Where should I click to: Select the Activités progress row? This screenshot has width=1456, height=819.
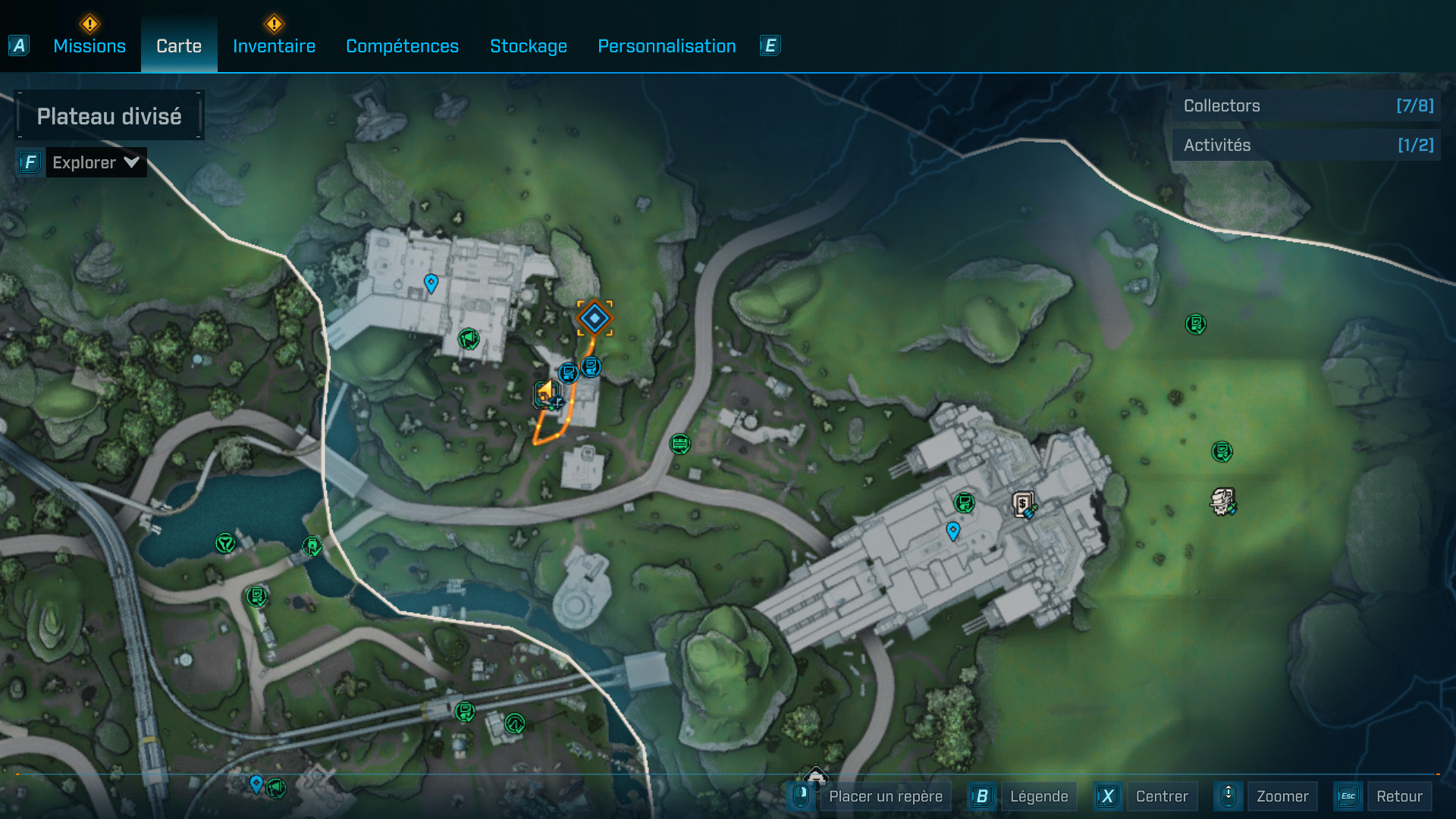pos(1307,146)
